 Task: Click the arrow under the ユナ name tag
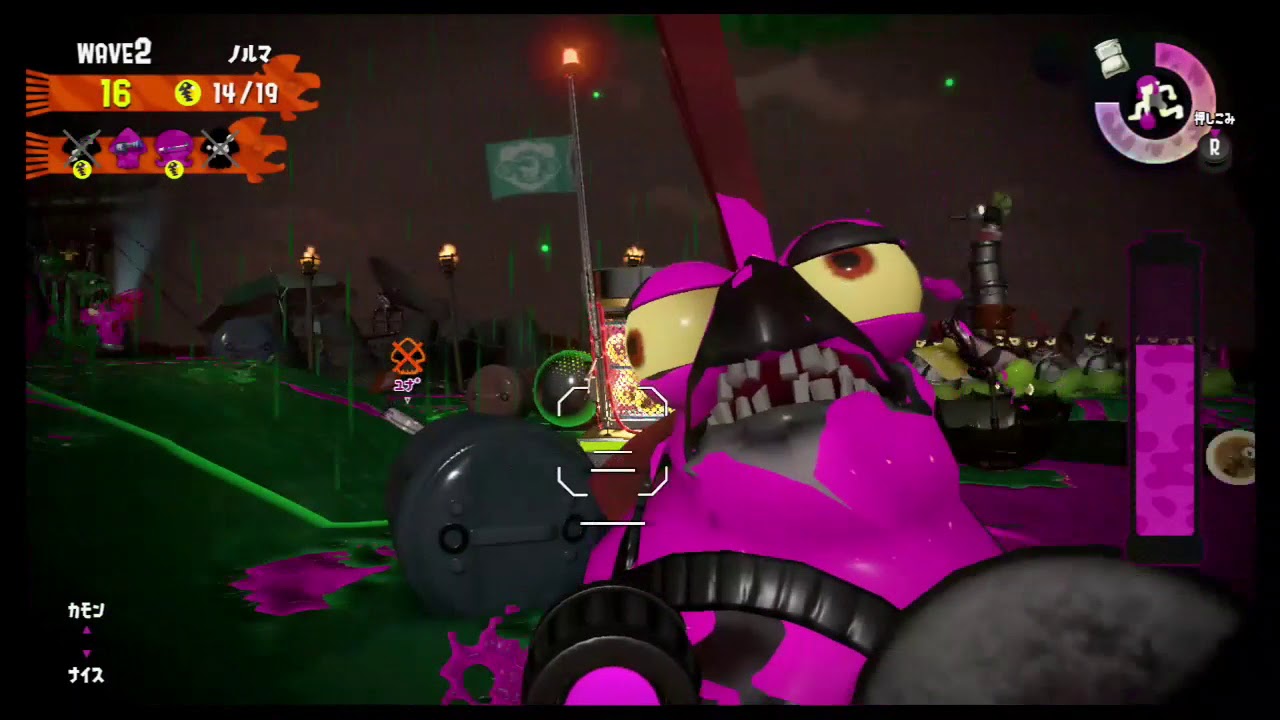coord(408,400)
